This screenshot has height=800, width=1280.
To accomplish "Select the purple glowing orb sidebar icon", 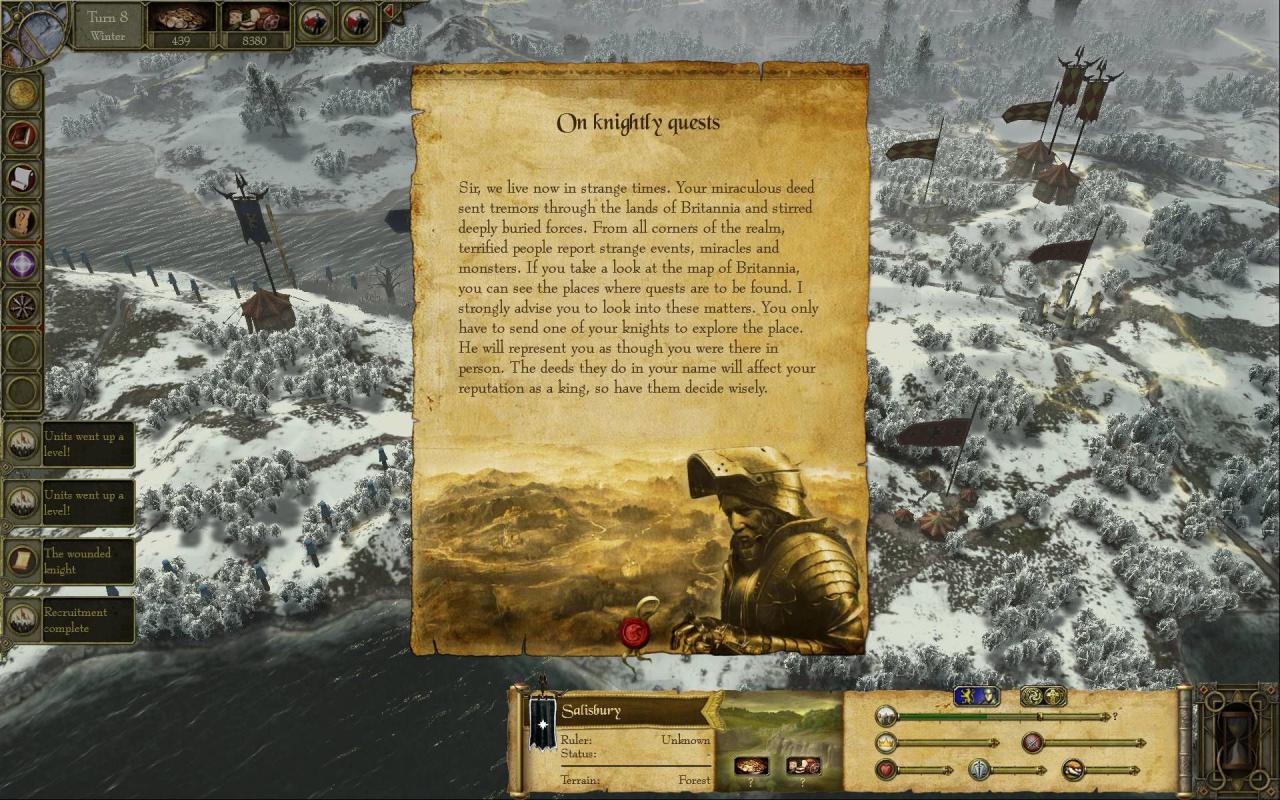I will [22, 264].
